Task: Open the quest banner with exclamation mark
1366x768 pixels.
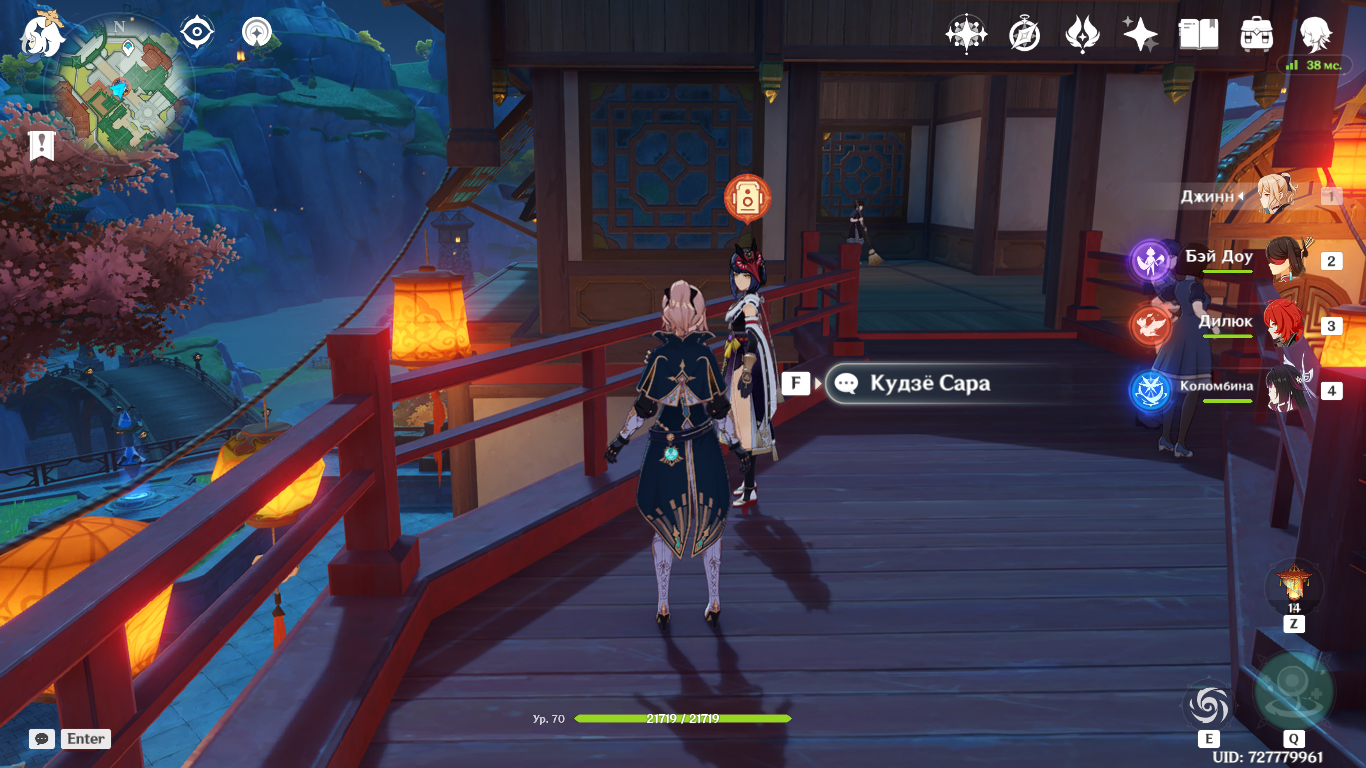Action: click(42, 146)
